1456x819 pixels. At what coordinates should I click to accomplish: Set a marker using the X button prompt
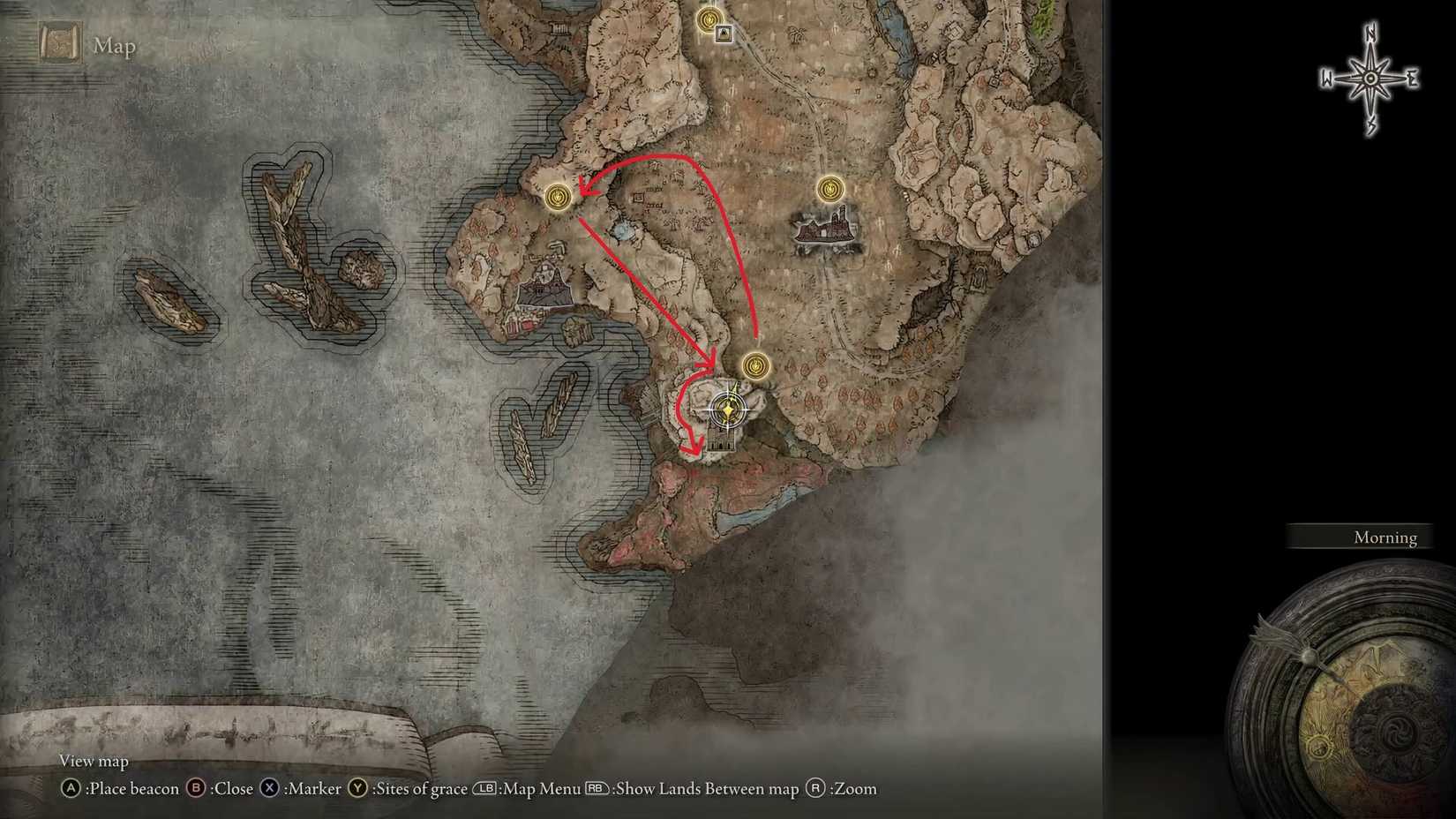(x=267, y=789)
